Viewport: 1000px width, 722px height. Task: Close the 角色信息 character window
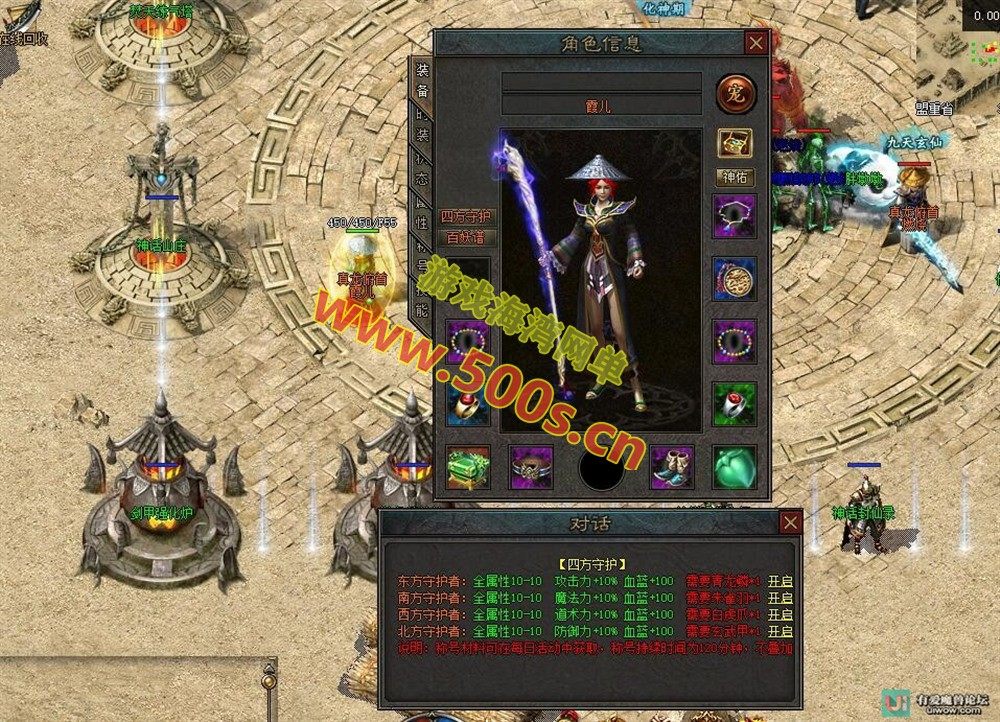pyautogui.click(x=756, y=43)
